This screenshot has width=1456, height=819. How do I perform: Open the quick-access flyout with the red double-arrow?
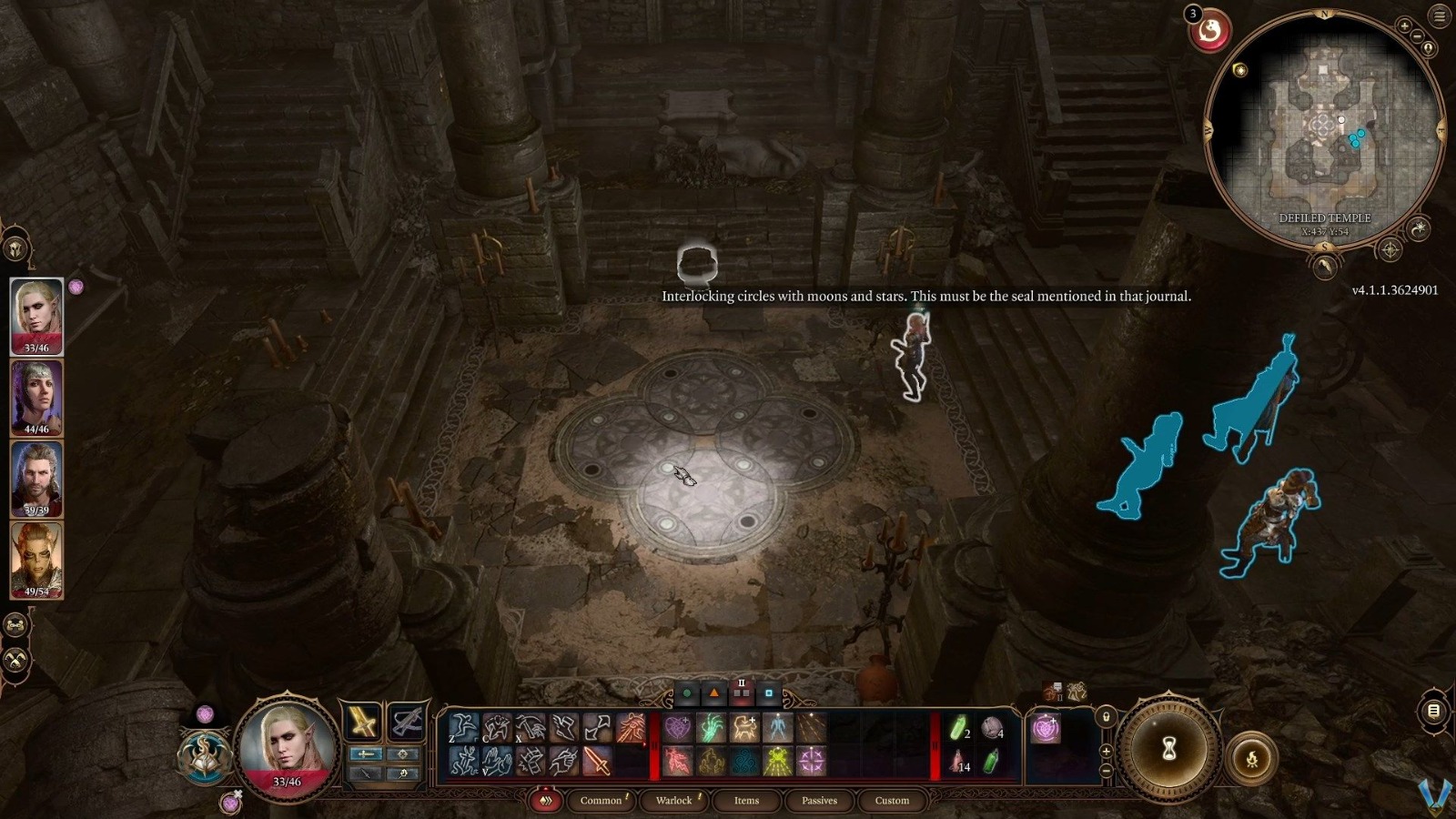click(546, 801)
